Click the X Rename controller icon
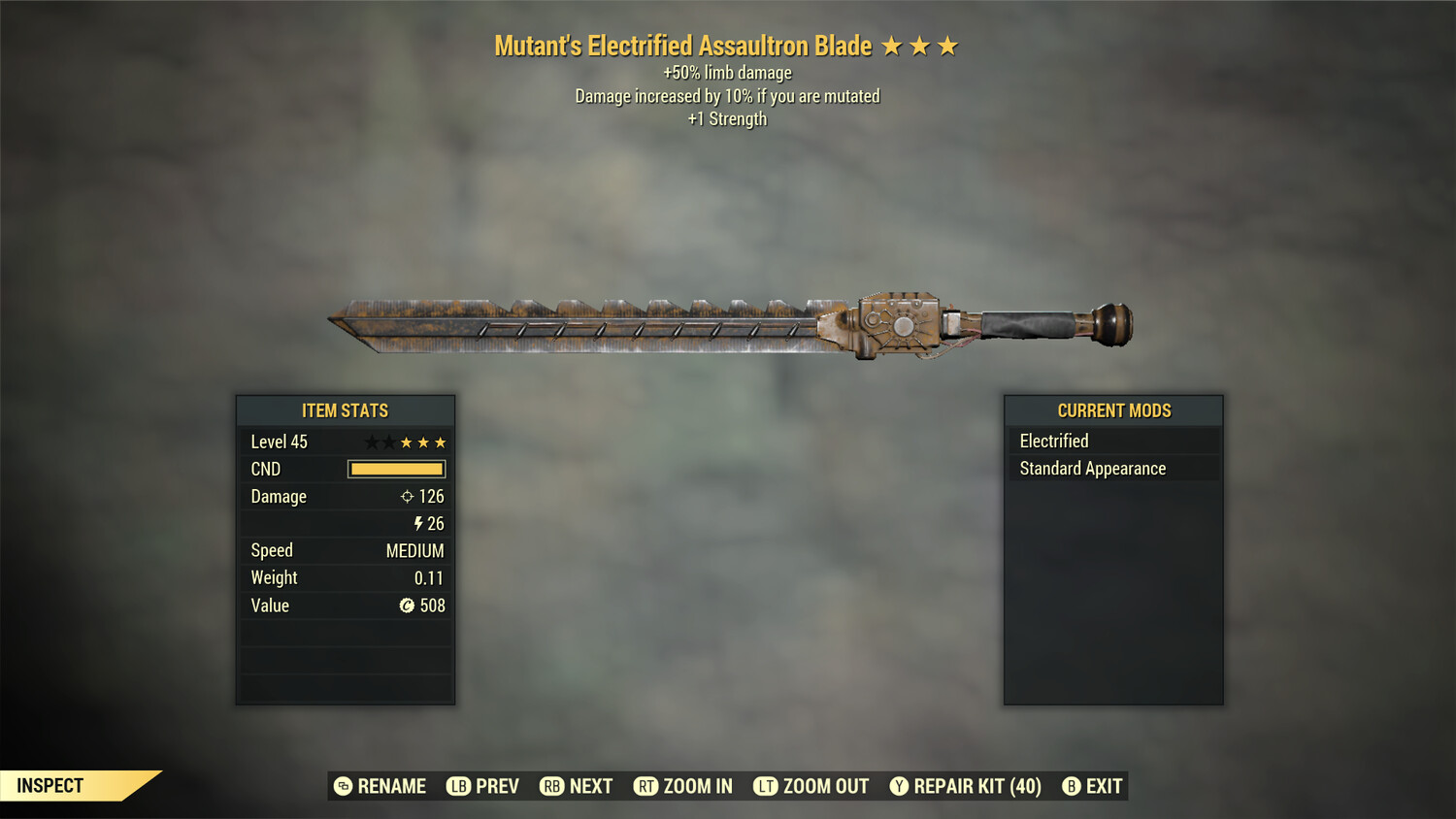Viewport: 1456px width, 819px height. 342,786
